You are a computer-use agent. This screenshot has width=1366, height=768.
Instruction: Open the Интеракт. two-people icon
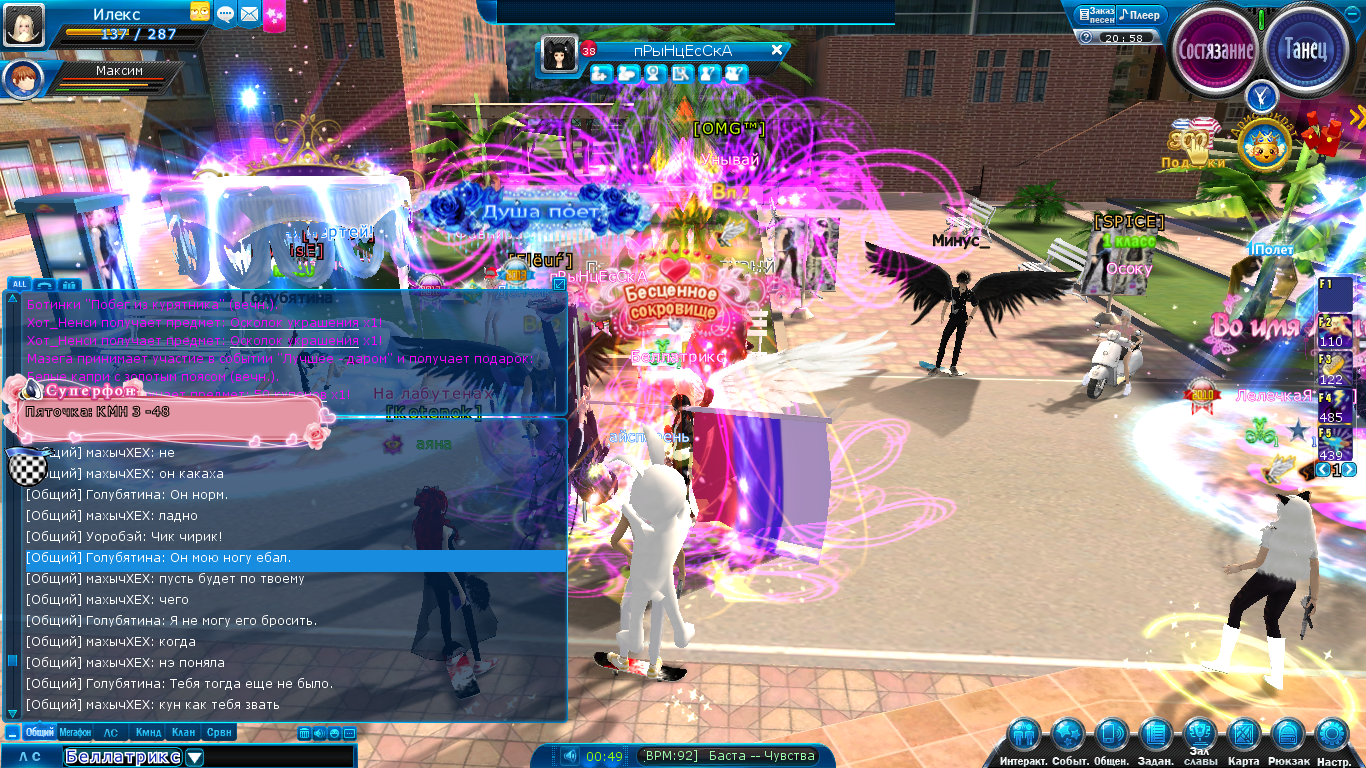pyautogui.click(x=1023, y=736)
